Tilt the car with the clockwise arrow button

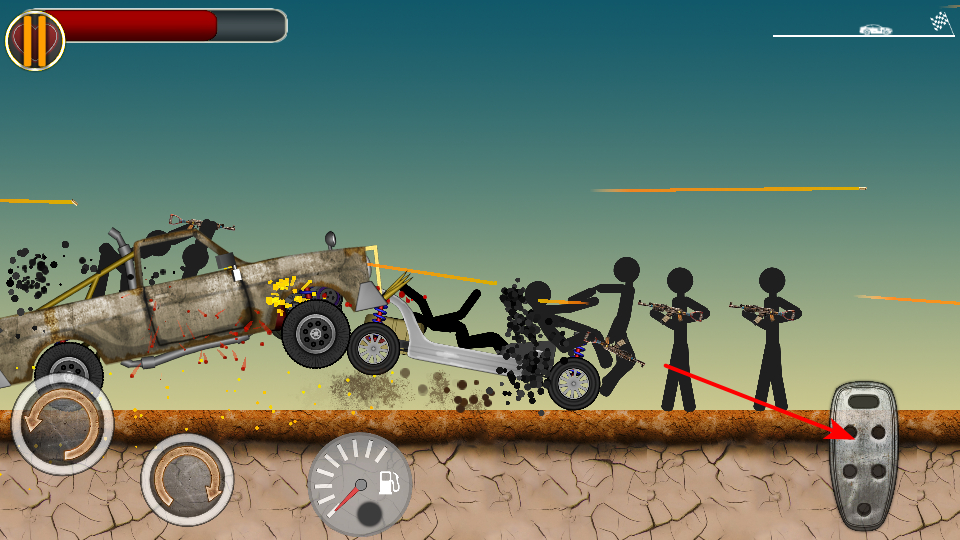coord(187,480)
